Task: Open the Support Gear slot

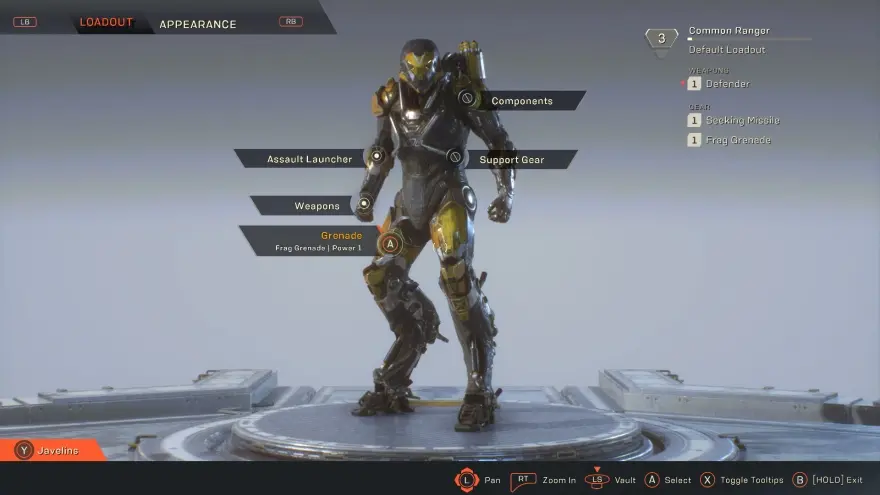Action: coord(511,160)
